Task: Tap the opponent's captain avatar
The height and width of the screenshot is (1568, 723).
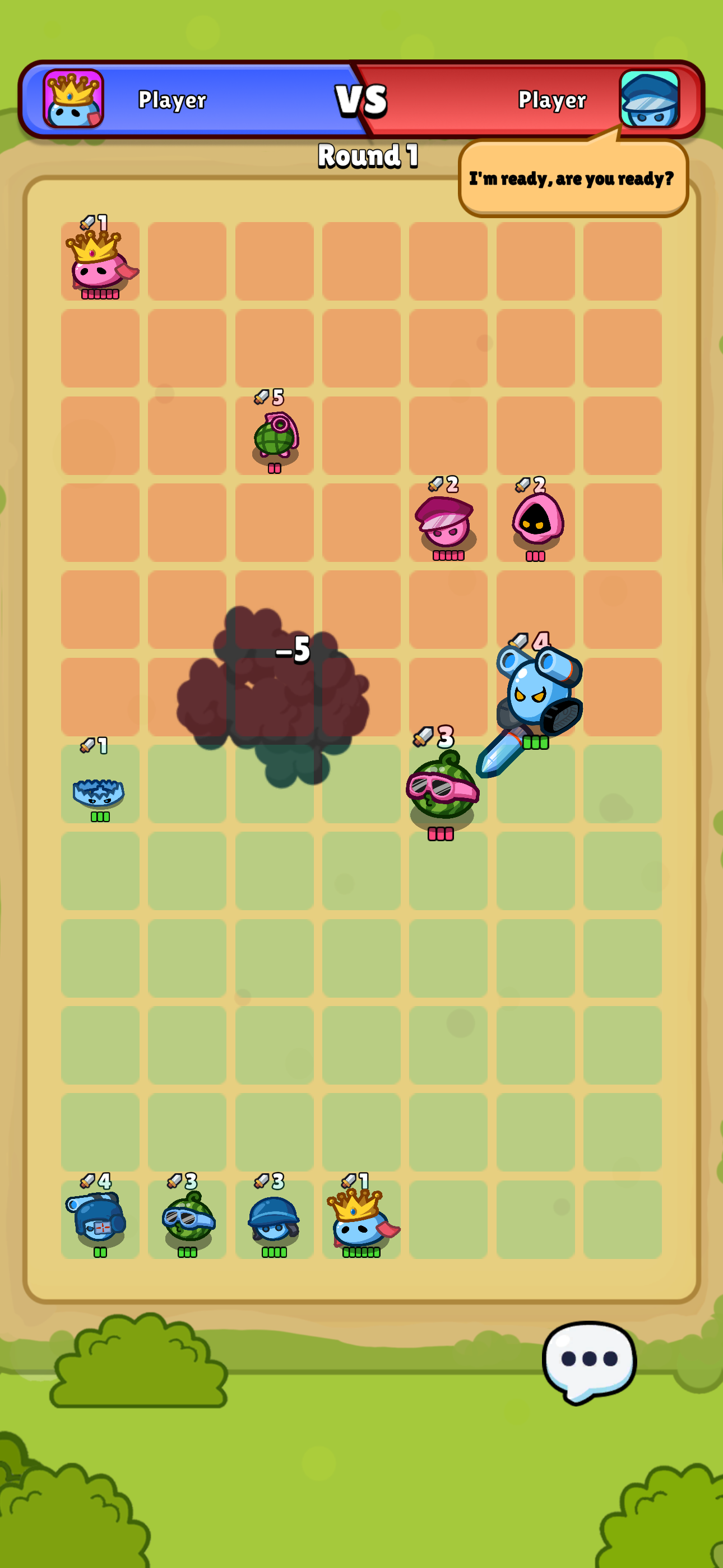Action: coord(650,100)
